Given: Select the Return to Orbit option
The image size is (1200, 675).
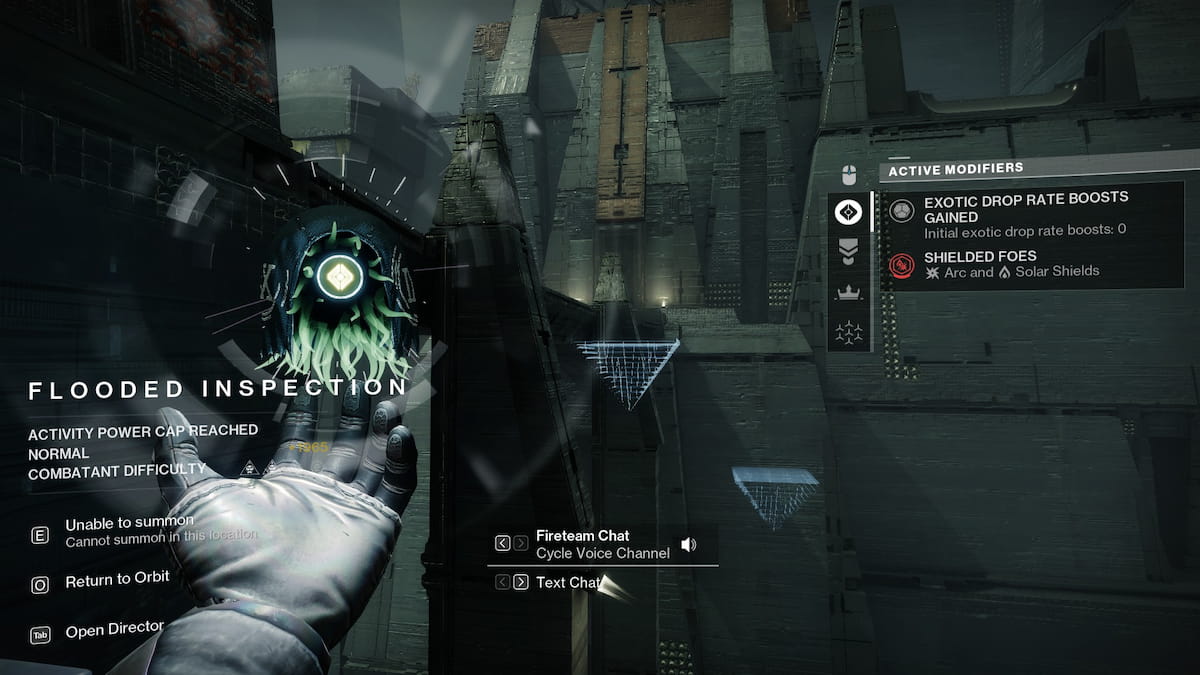Looking at the screenshot, I should pyautogui.click(x=116, y=579).
